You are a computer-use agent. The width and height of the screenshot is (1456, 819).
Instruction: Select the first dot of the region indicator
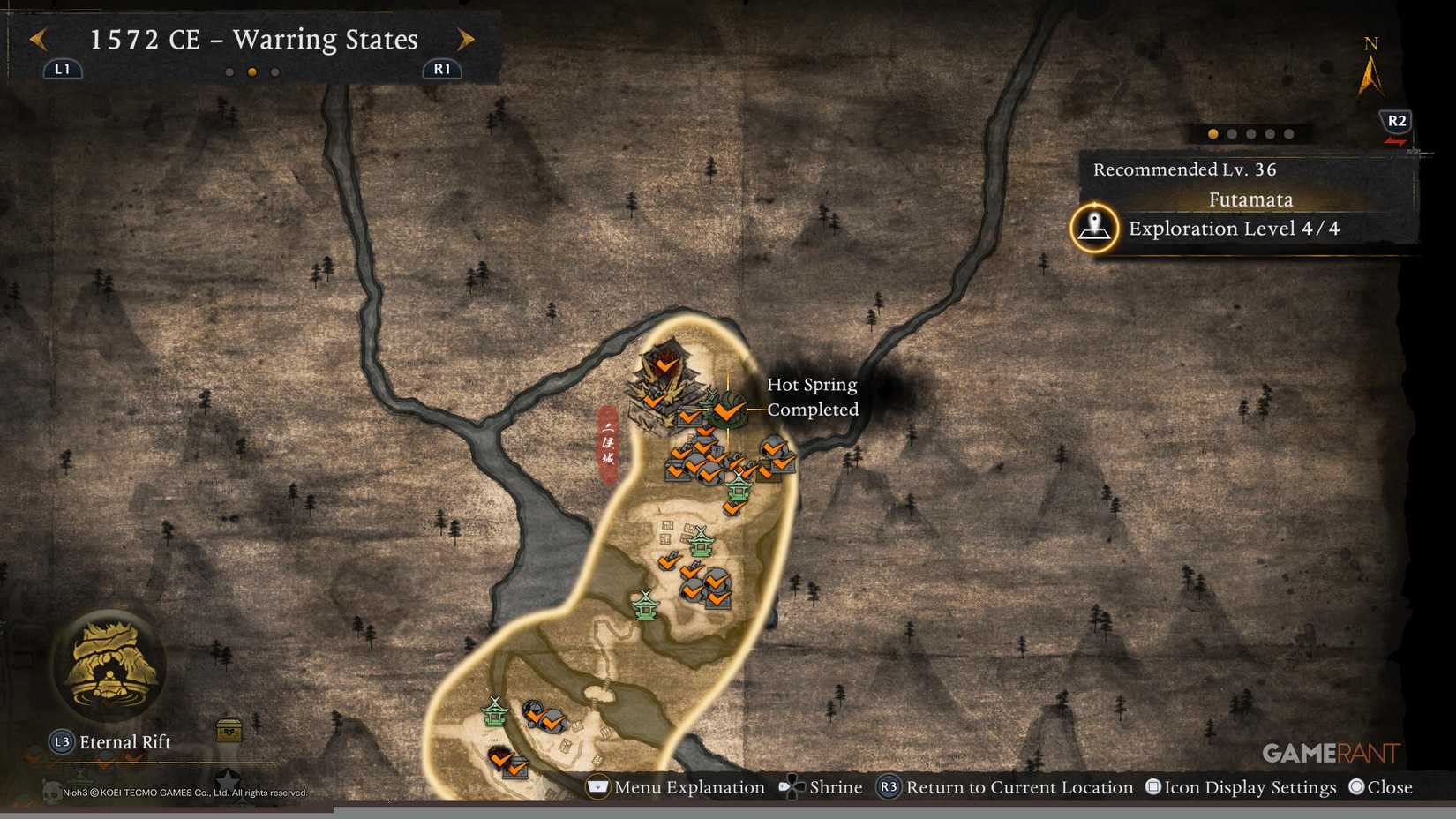point(1213,134)
